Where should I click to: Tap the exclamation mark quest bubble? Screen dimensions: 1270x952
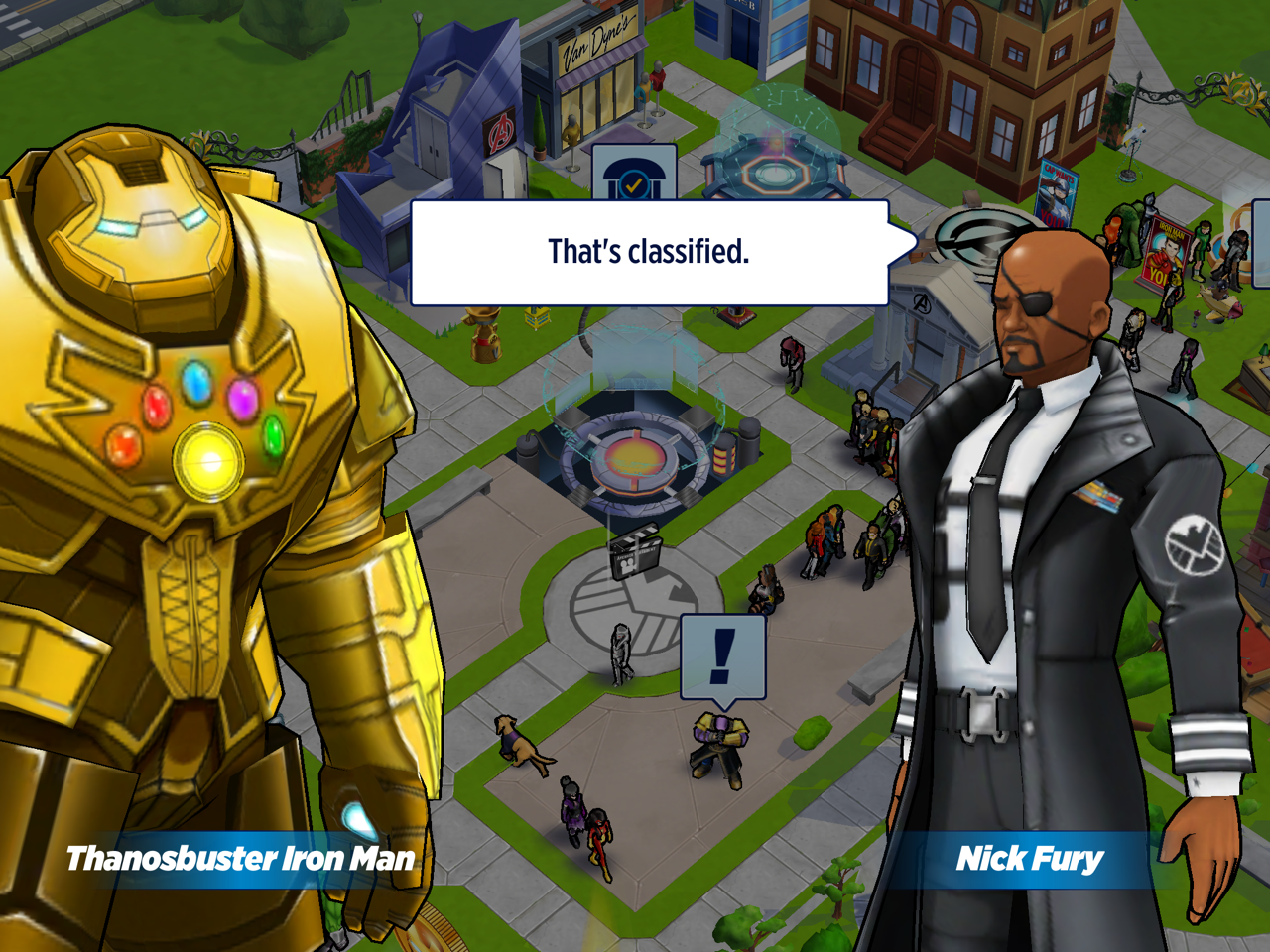click(723, 655)
